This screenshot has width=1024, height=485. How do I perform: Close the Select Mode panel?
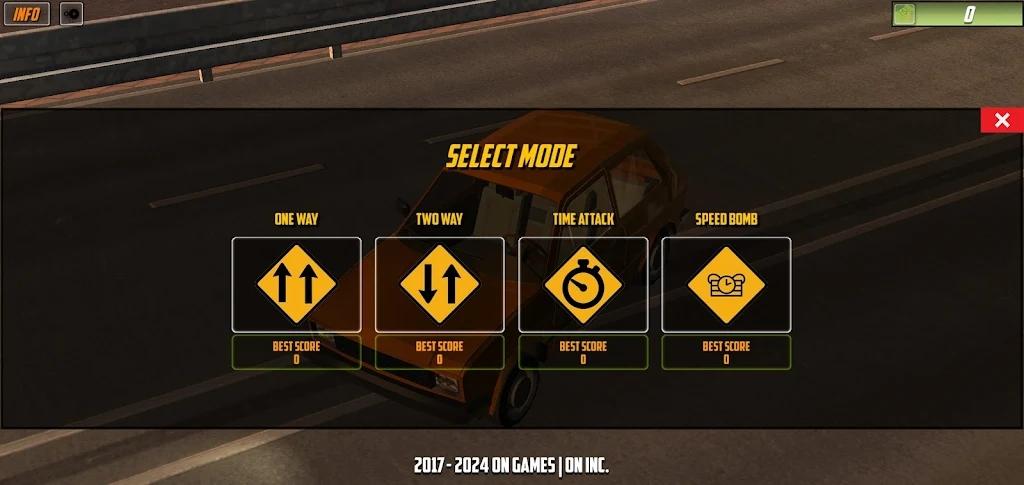pyautogui.click(x=1001, y=121)
